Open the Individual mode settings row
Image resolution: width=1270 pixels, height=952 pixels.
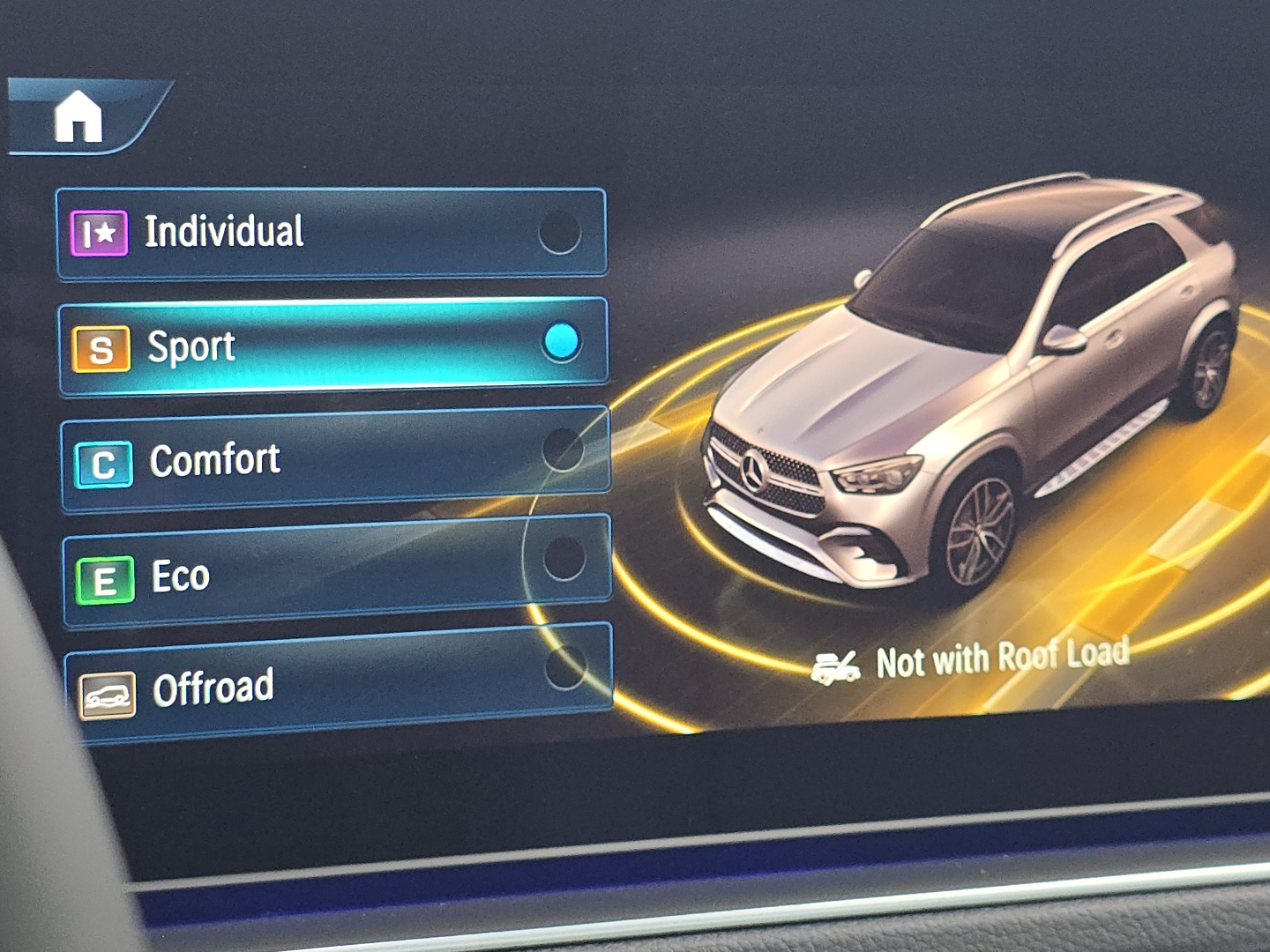tap(331, 232)
